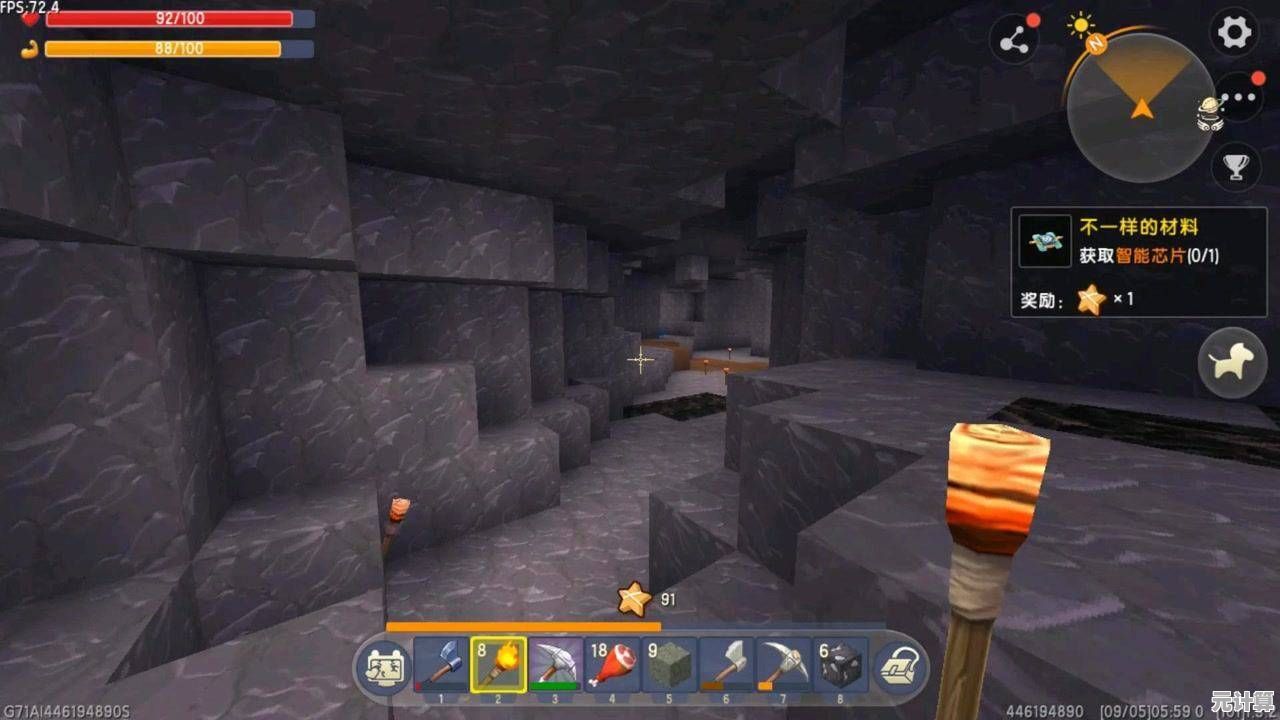The image size is (1280, 720).
Task: Choose the dark ore block slot
Action: click(x=841, y=663)
